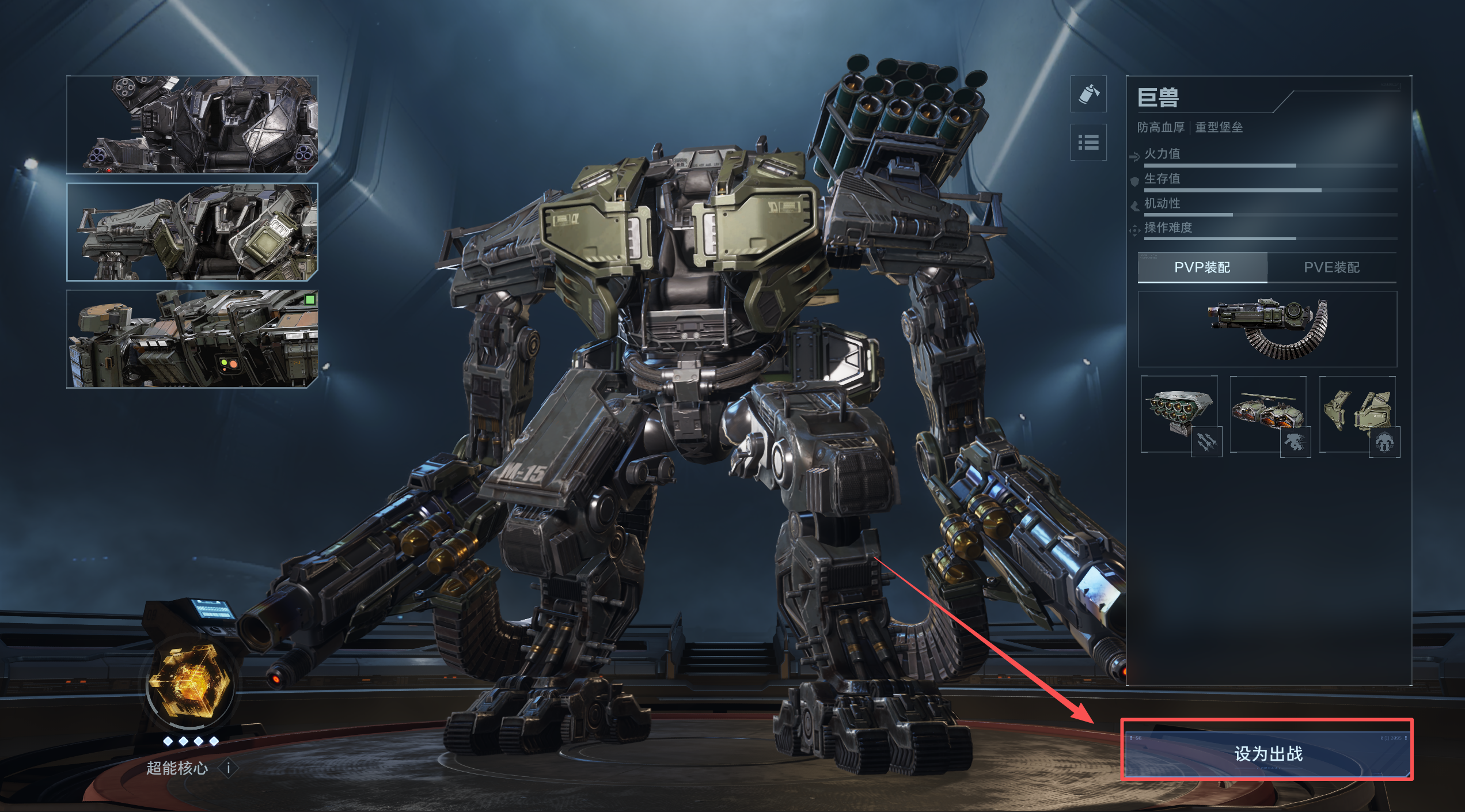Pick the camouflage mech skin thumbnail
The height and width of the screenshot is (812, 1465).
(x=192, y=339)
